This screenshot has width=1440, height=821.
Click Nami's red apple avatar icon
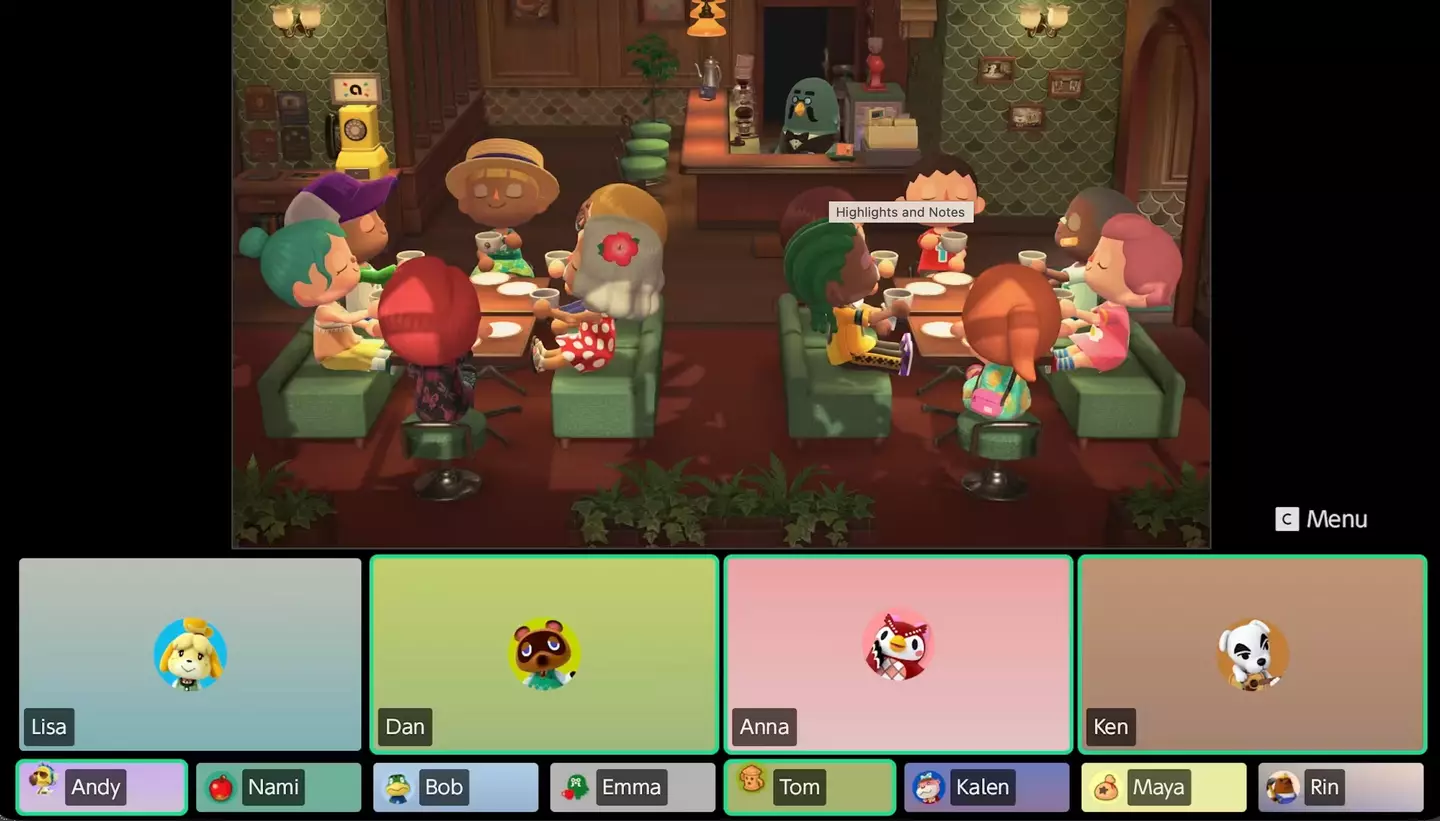[221, 787]
